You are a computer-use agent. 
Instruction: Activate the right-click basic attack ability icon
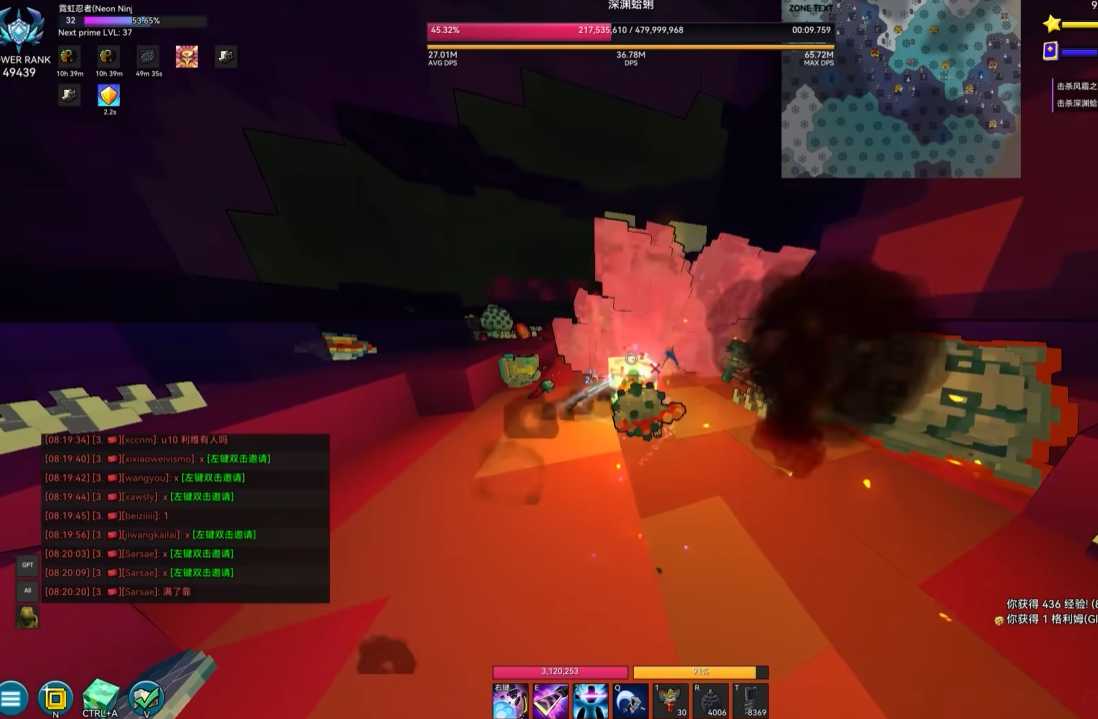pos(510,701)
